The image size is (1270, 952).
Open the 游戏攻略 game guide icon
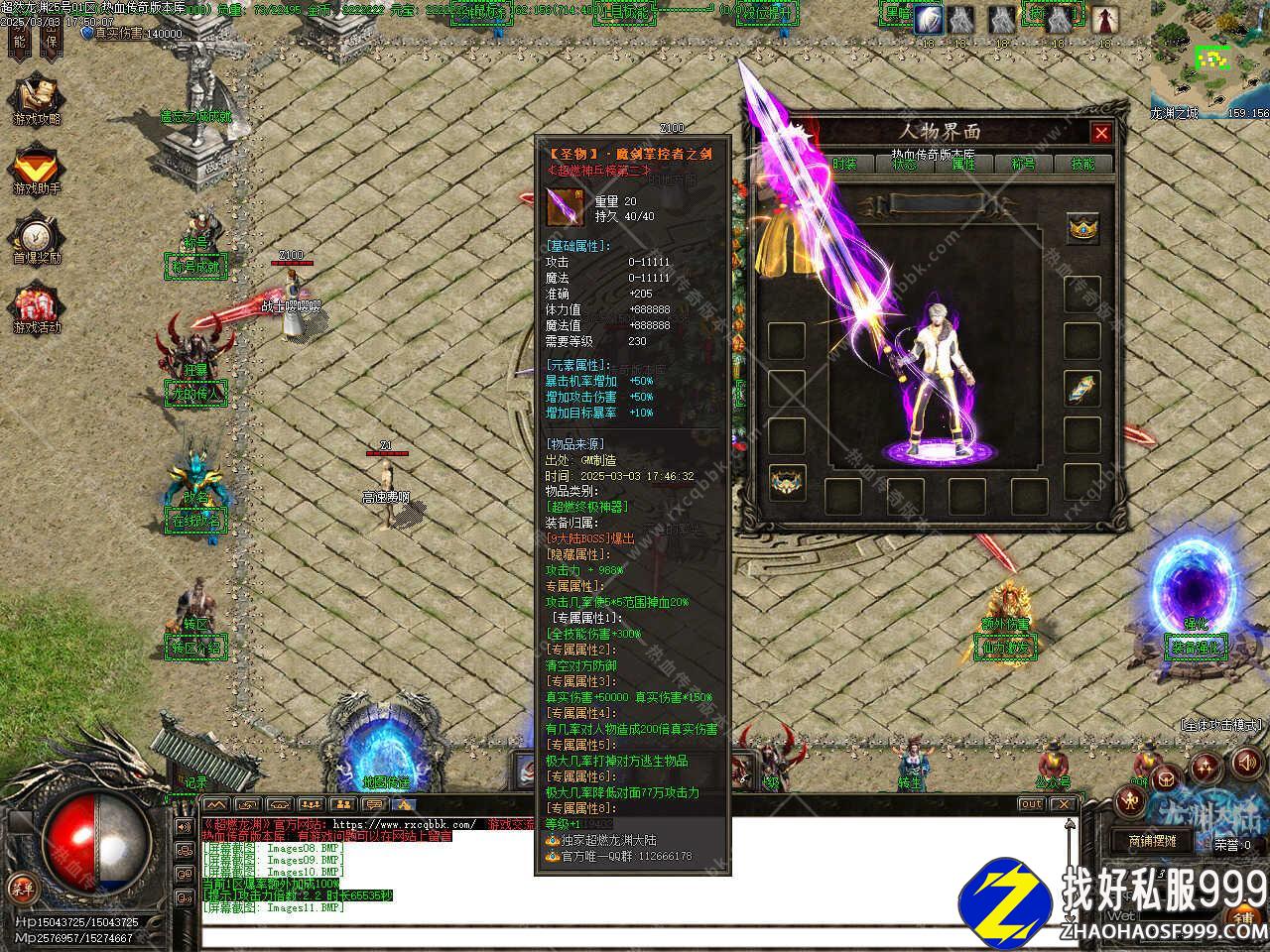click(x=36, y=102)
